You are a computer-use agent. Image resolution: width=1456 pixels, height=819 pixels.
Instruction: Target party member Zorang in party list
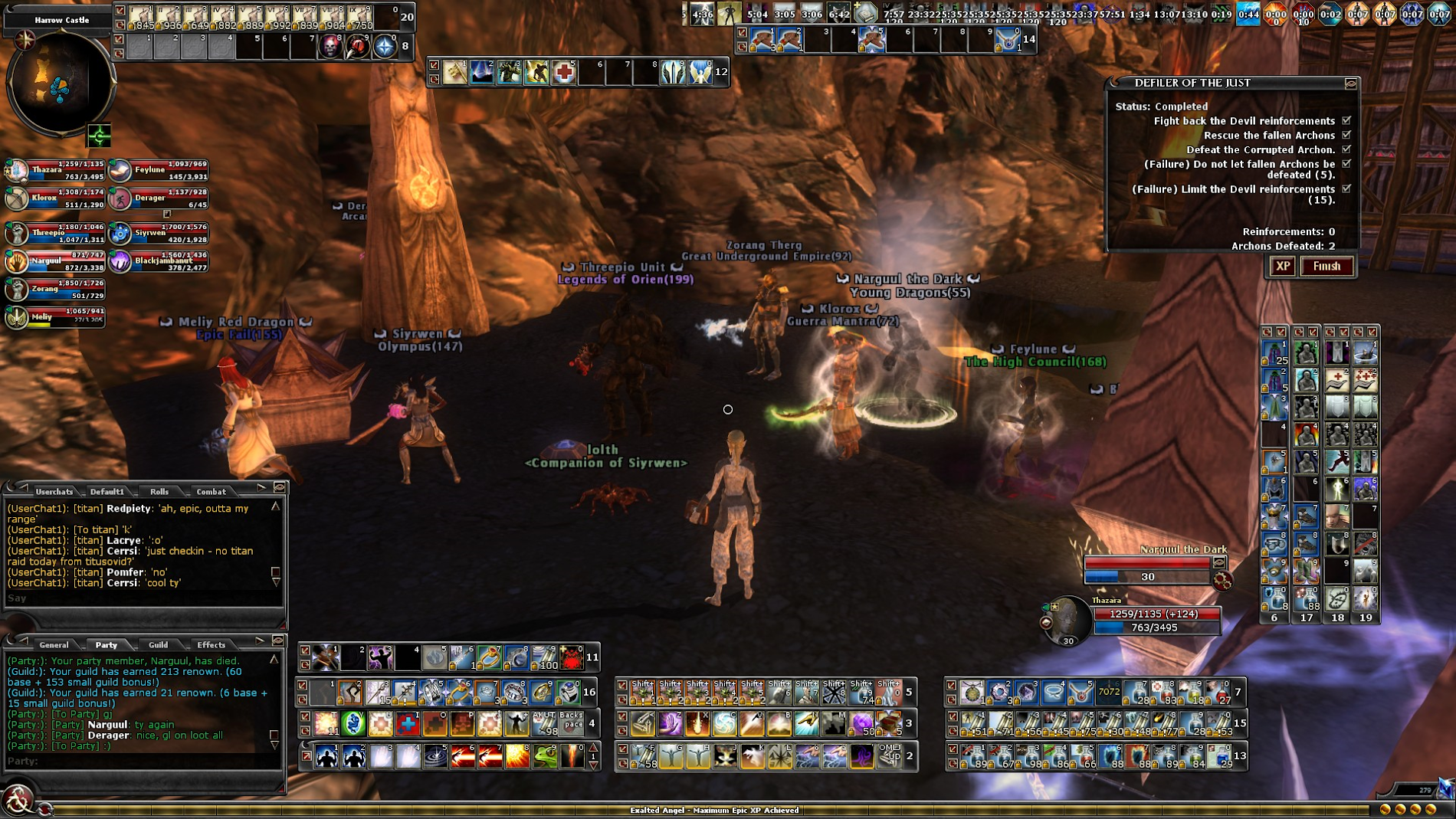click(x=17, y=289)
